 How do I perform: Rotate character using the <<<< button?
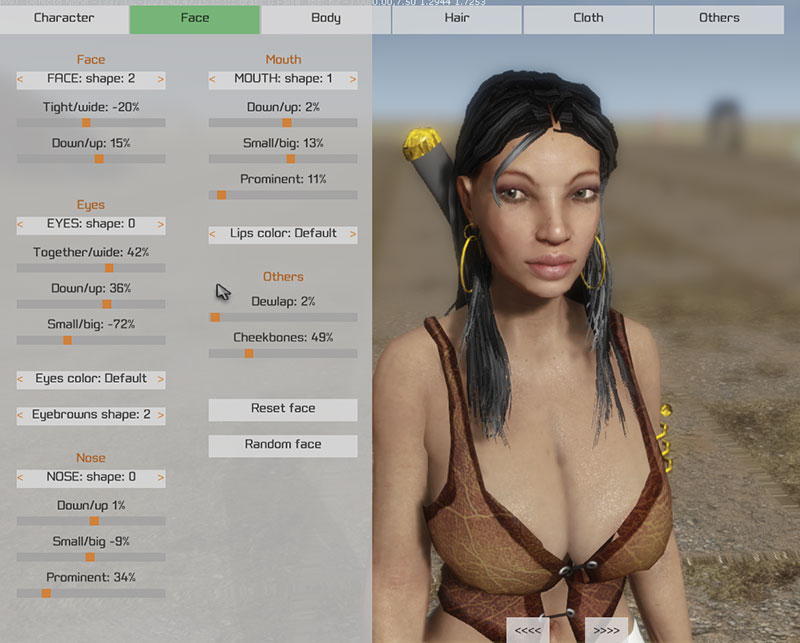[528, 631]
